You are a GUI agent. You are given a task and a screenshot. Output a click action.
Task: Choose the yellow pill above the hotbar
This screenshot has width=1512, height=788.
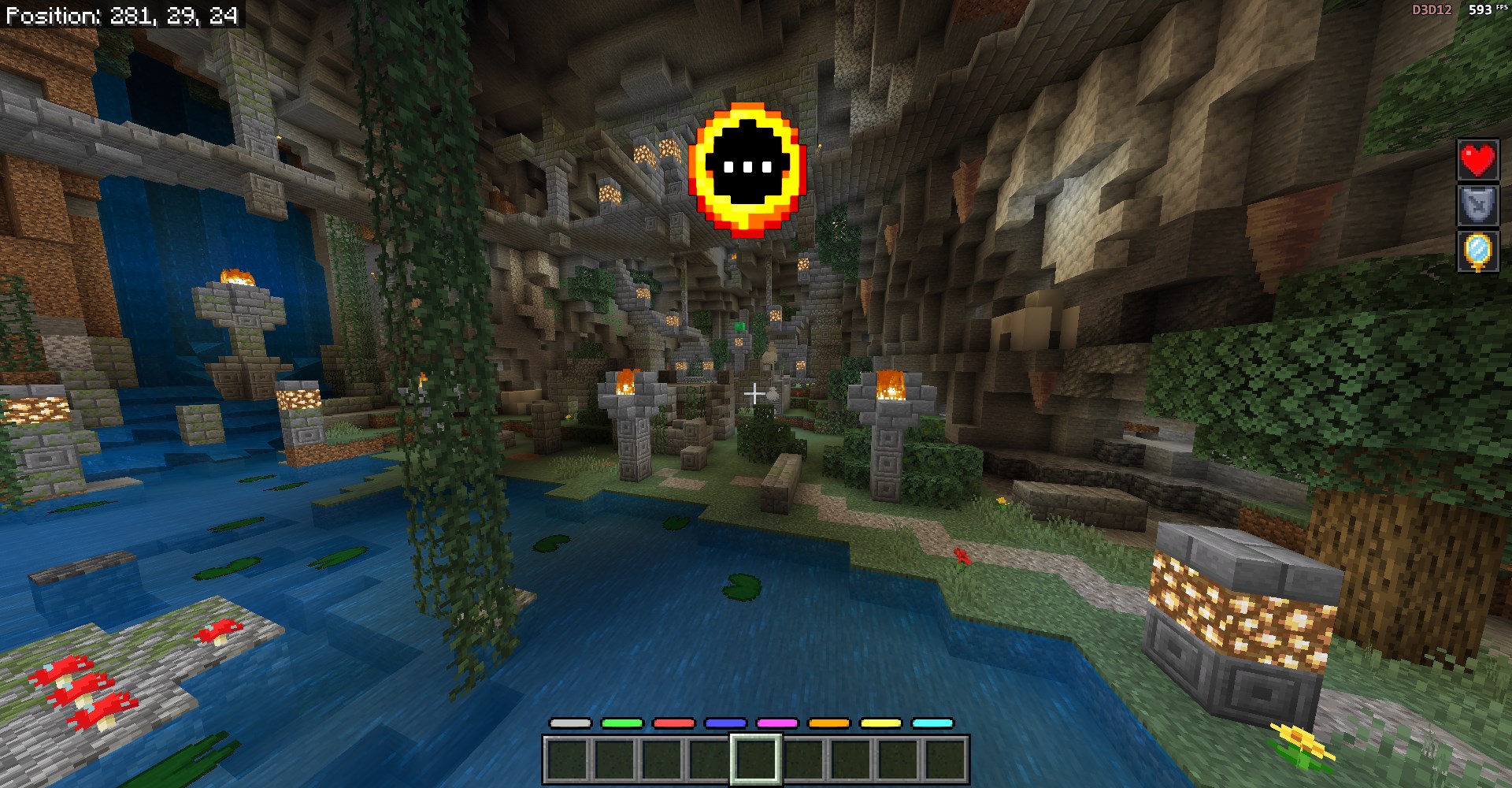click(880, 723)
